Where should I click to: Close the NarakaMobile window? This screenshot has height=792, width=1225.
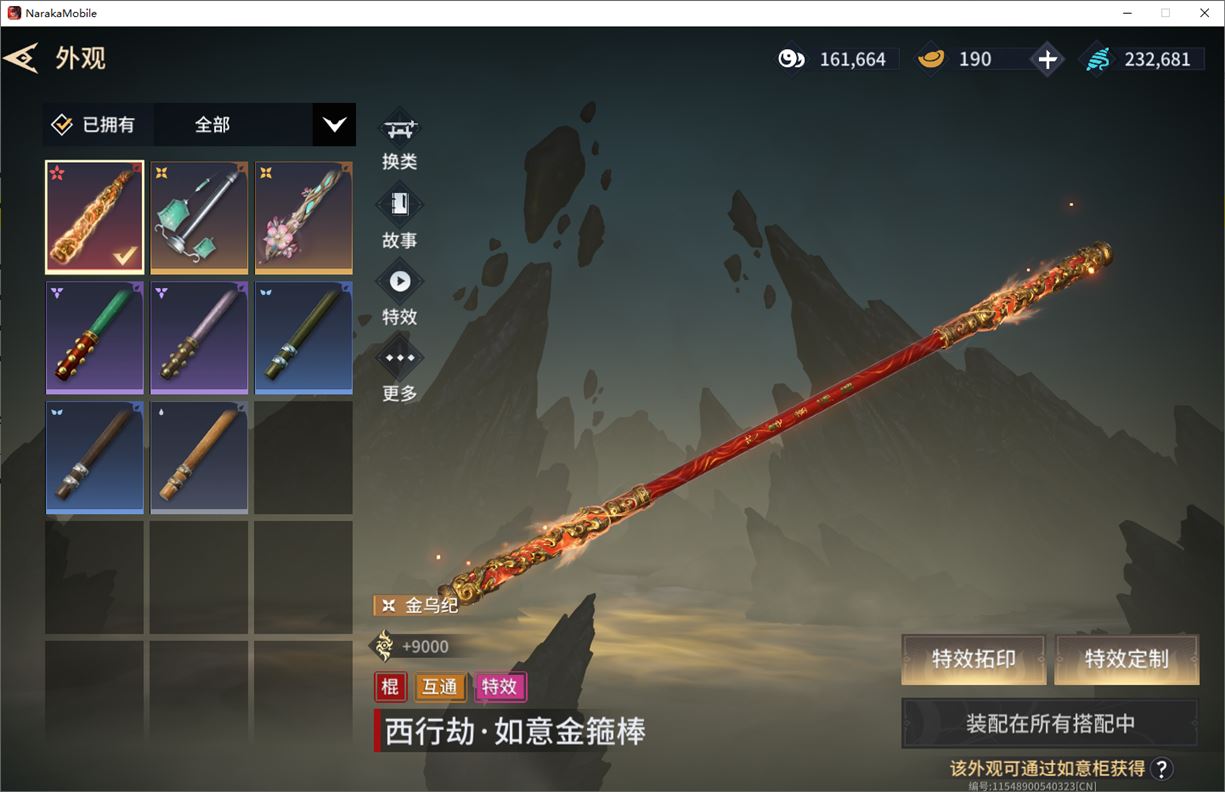pyautogui.click(x=1204, y=13)
